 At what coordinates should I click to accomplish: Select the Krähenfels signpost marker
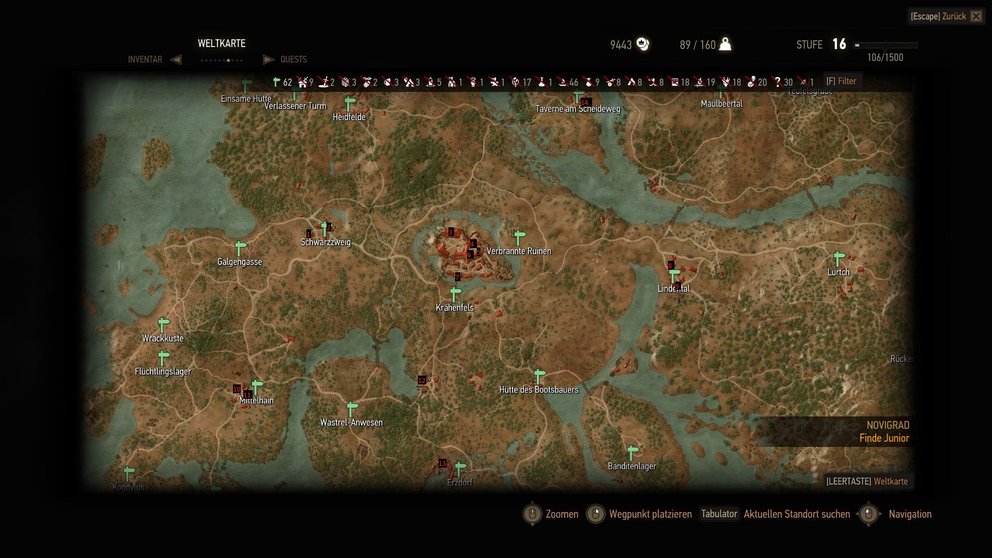(455, 295)
